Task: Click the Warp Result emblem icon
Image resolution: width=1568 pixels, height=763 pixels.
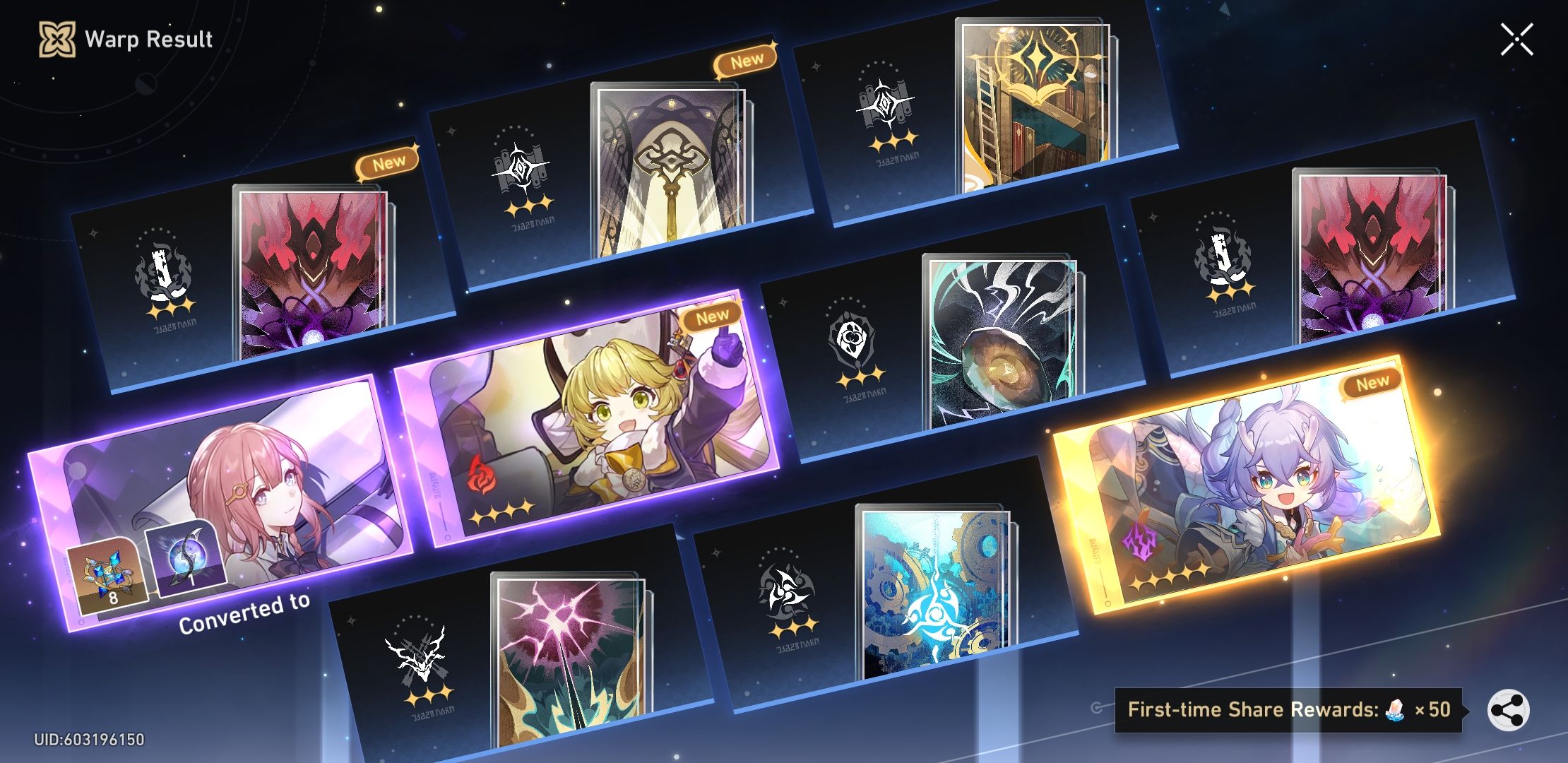Action: (57, 40)
